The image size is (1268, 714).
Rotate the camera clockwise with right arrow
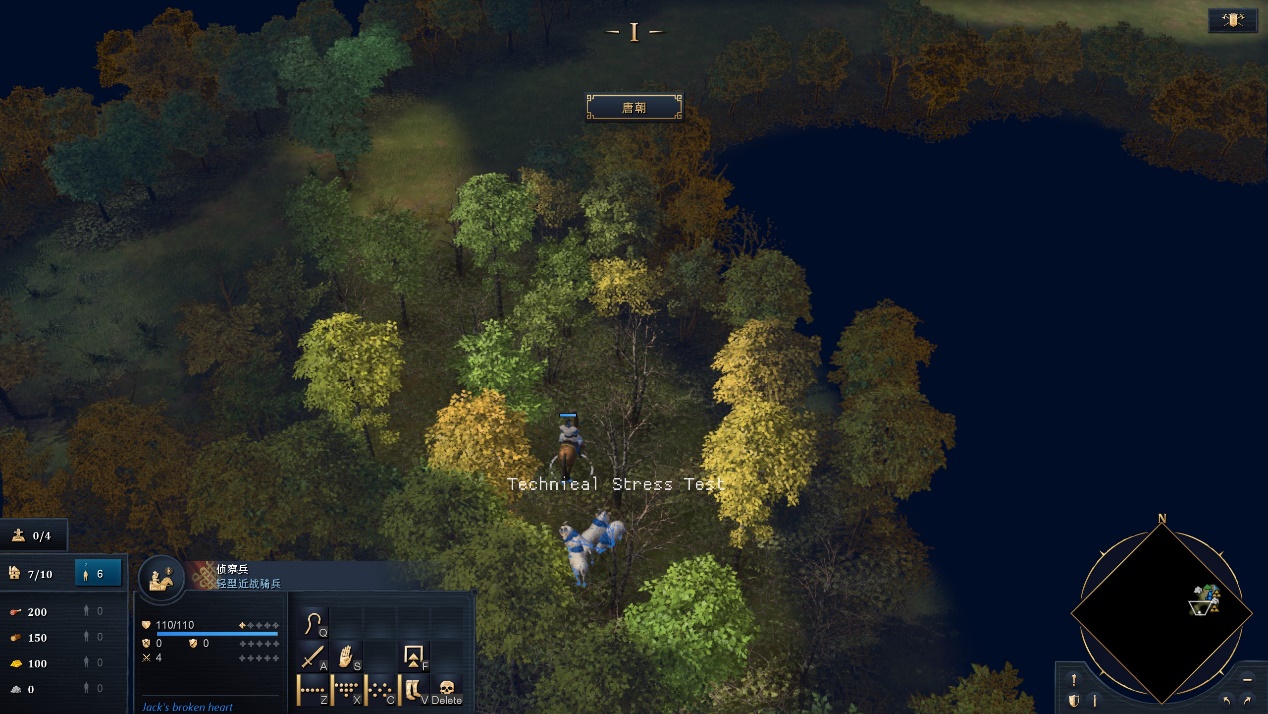click(x=1247, y=700)
